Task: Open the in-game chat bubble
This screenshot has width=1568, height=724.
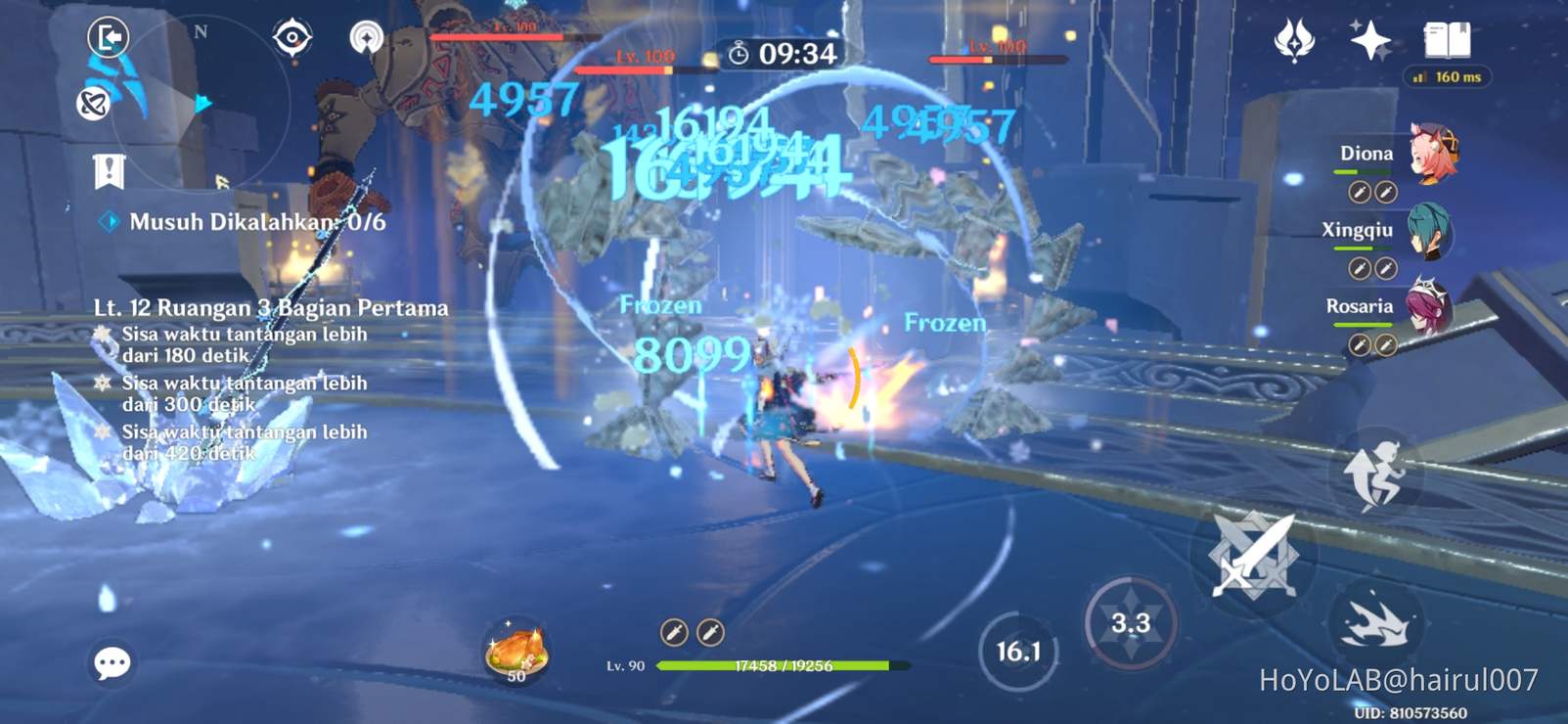Action: [114, 664]
